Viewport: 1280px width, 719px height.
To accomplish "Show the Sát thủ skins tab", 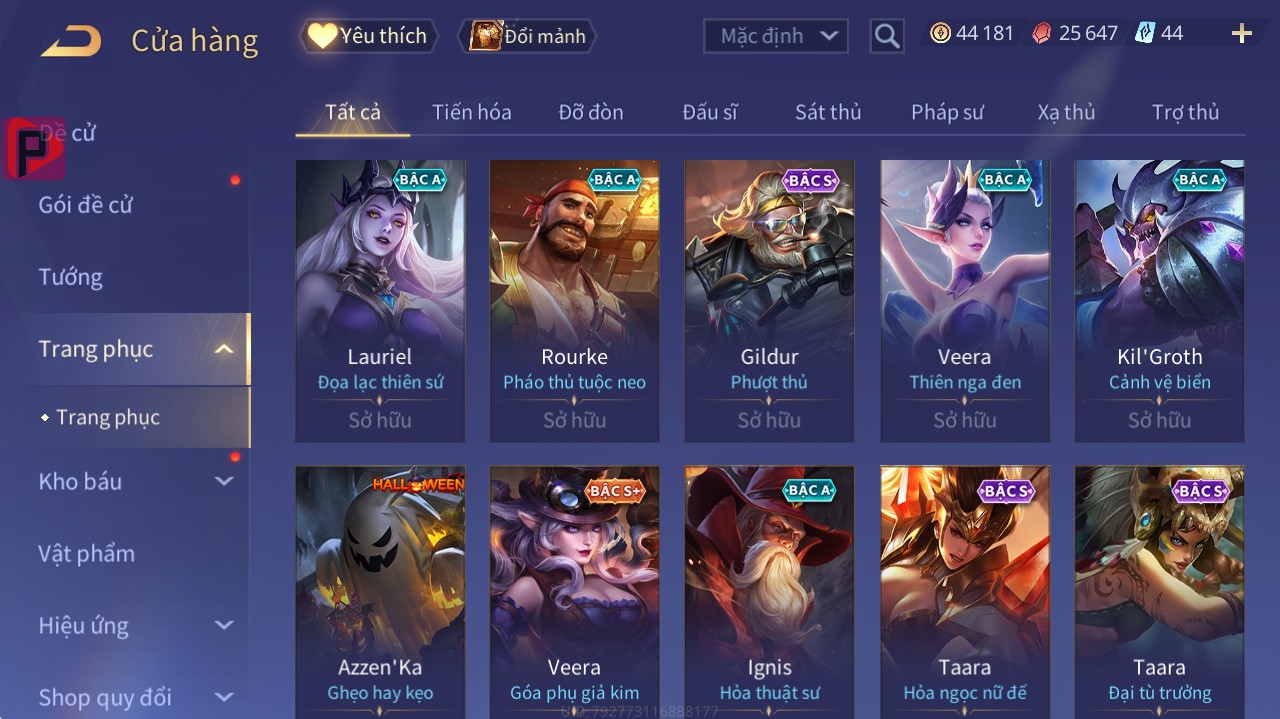I will 827,112.
